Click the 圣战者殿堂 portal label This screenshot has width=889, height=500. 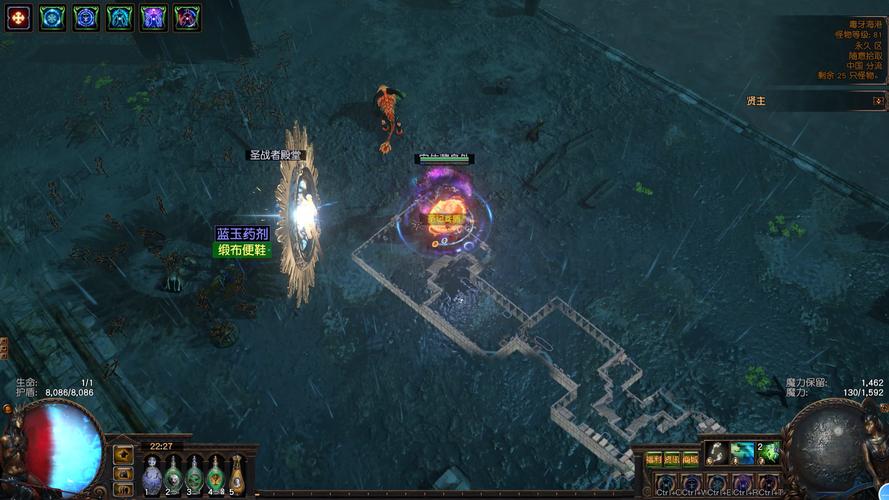tap(276, 155)
